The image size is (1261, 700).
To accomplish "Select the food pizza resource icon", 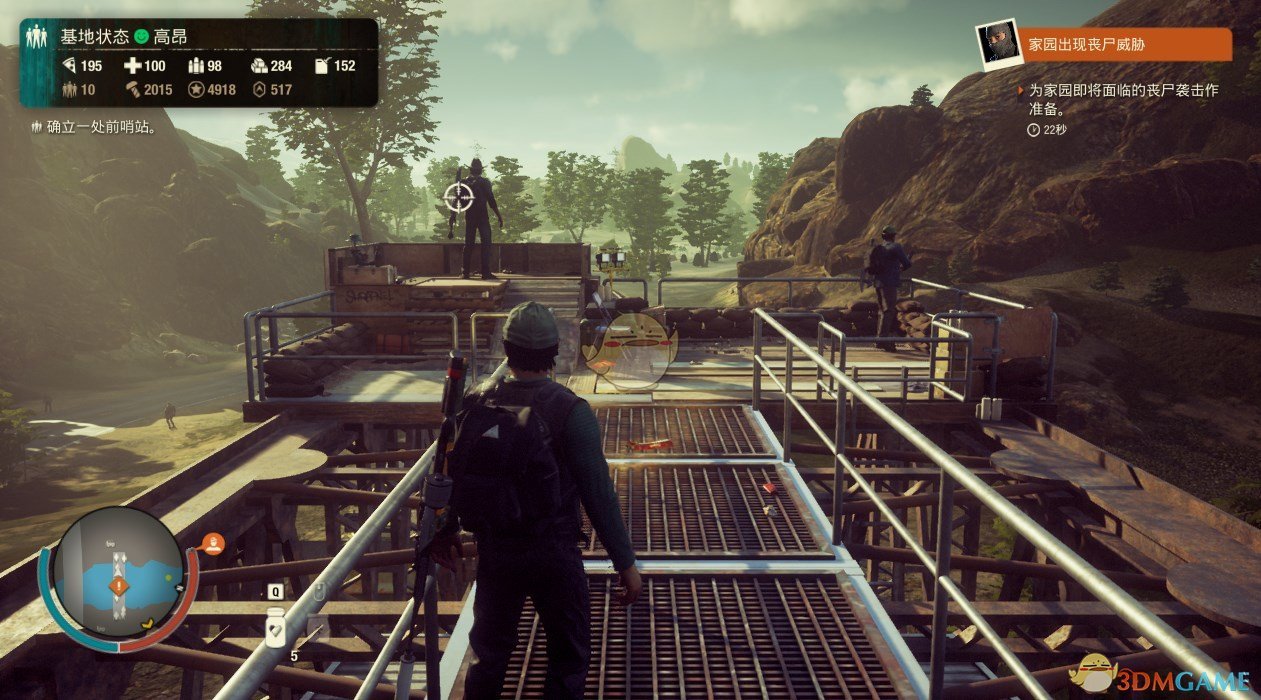I will click(69, 66).
